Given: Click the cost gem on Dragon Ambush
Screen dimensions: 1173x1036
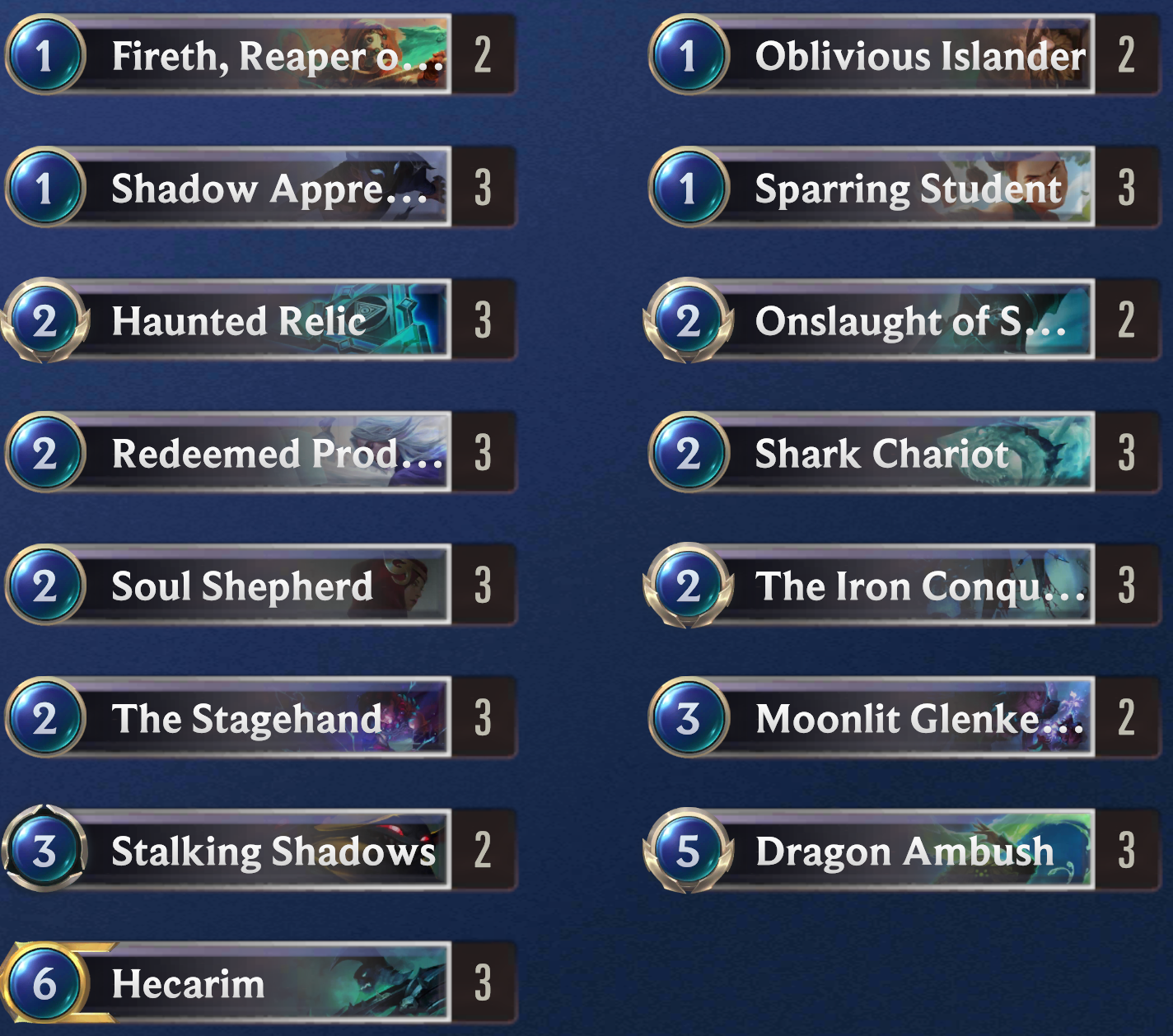Looking at the screenshot, I should 690,852.
